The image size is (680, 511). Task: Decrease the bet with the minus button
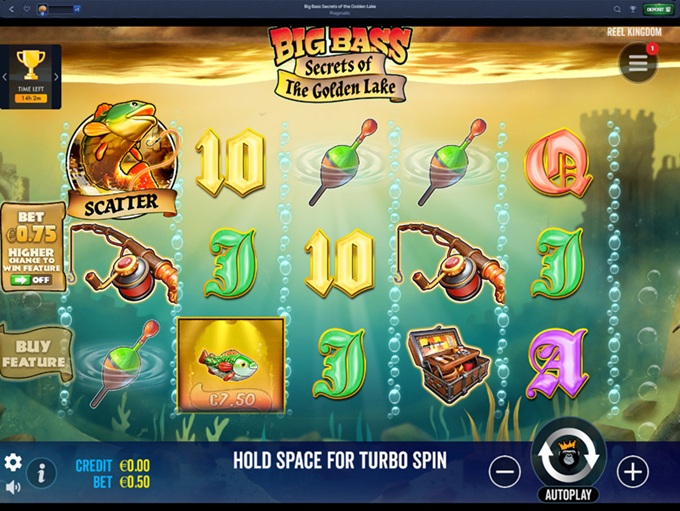(506, 471)
